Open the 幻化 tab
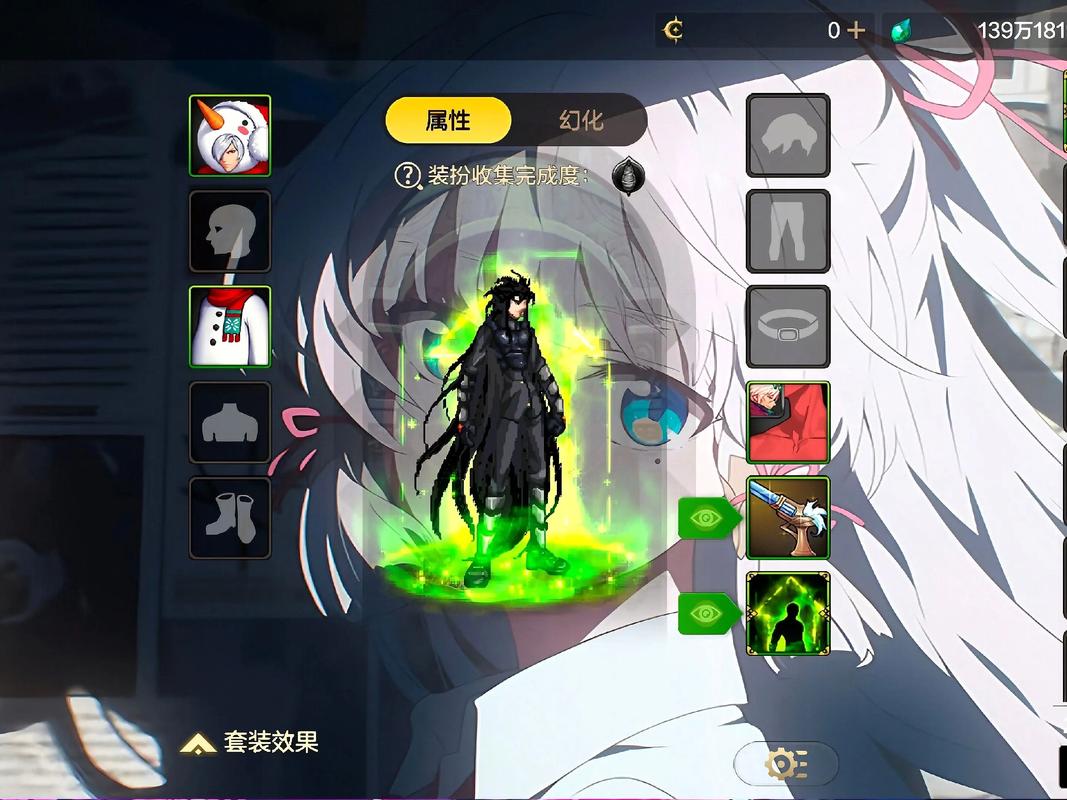This screenshot has height=800, width=1067. 581,121
